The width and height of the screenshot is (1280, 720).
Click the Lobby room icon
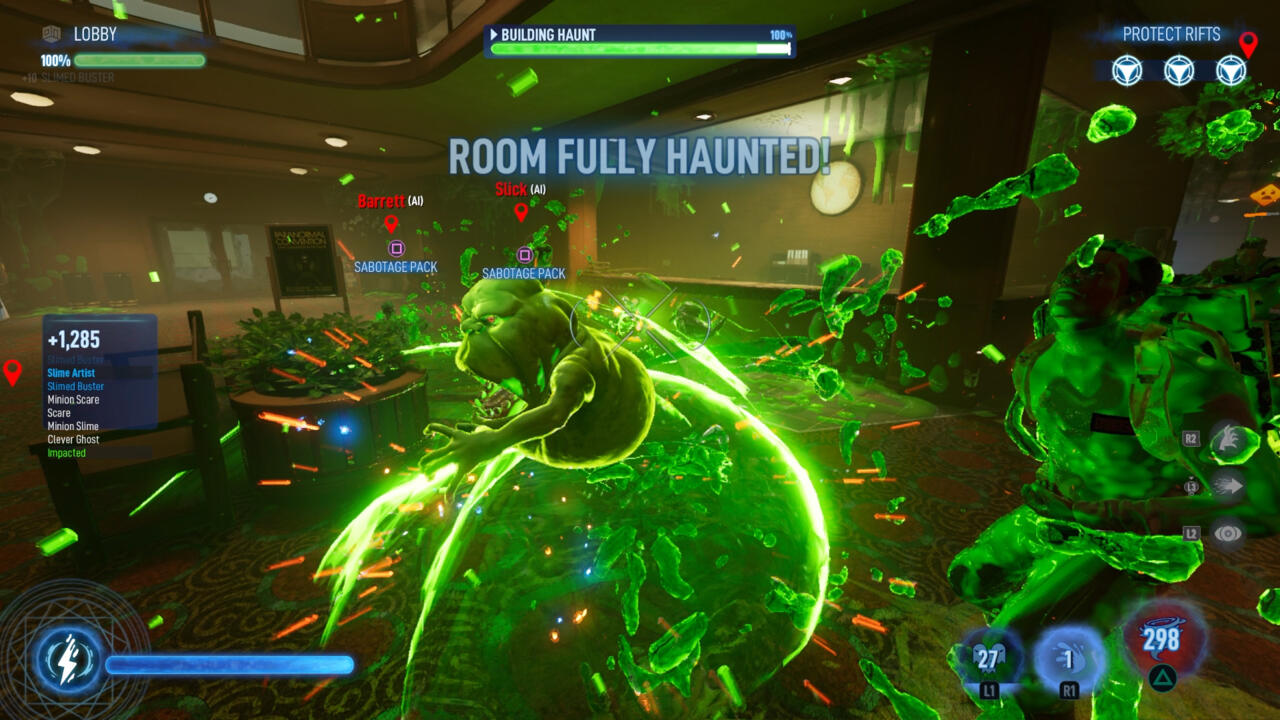[52, 35]
